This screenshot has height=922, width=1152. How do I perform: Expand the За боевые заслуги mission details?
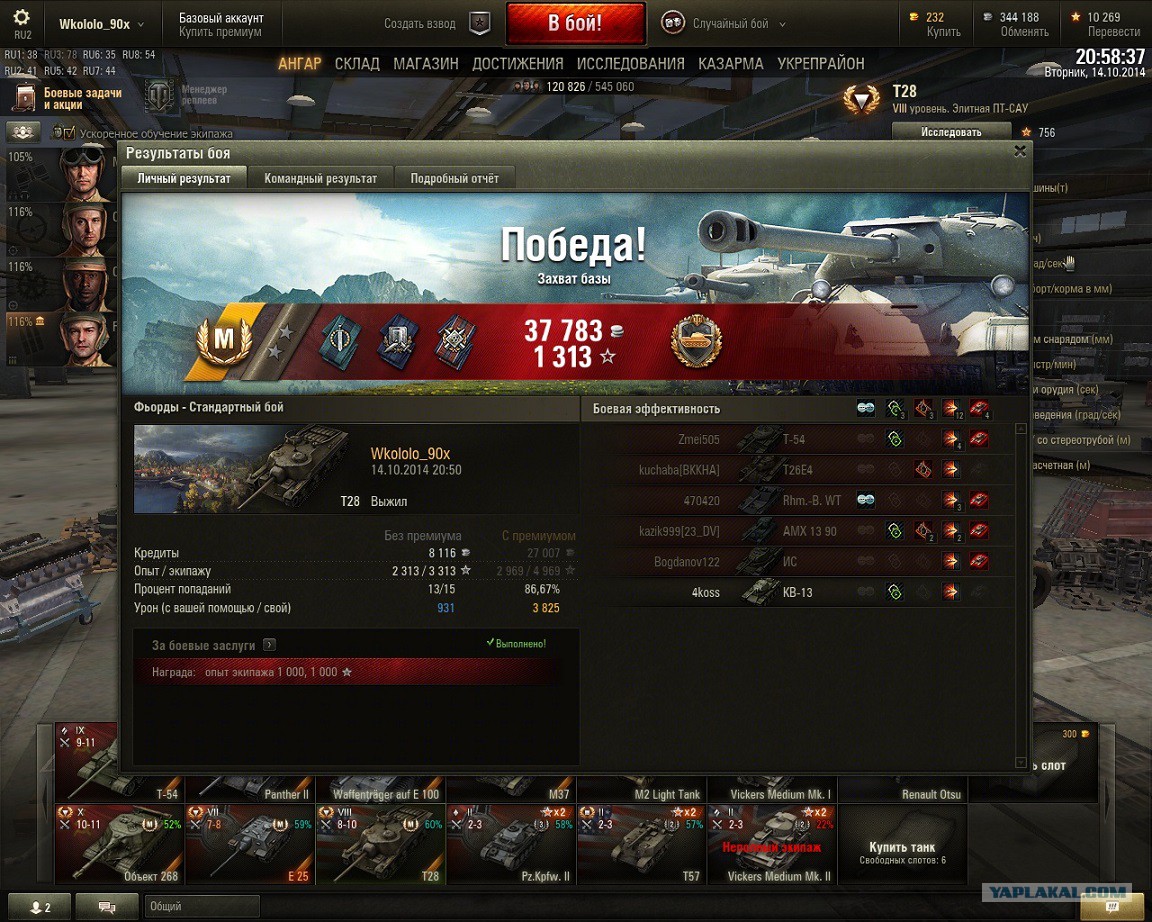[x=270, y=646]
